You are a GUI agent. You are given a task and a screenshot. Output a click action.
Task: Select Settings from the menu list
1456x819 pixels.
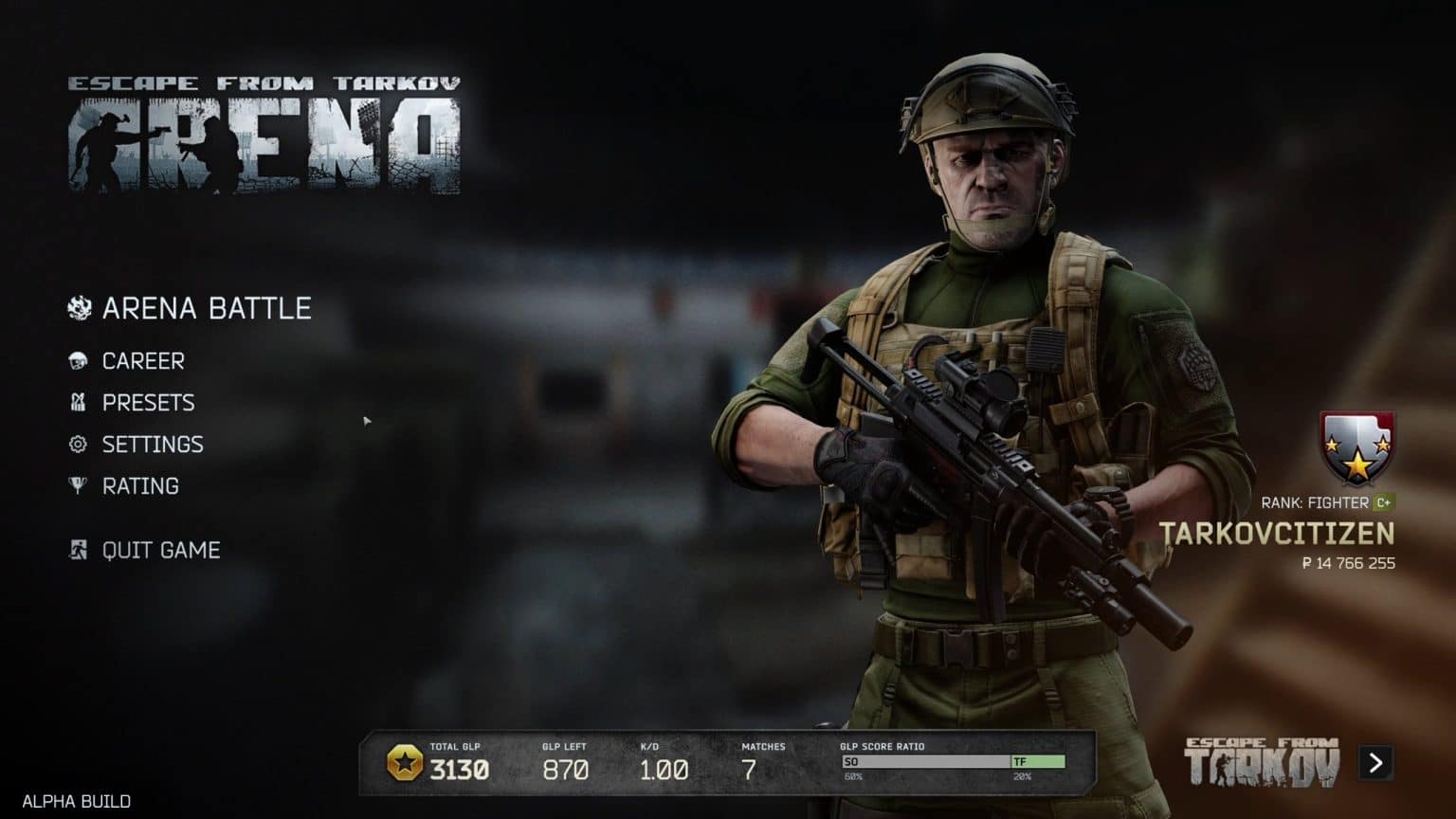pos(153,444)
